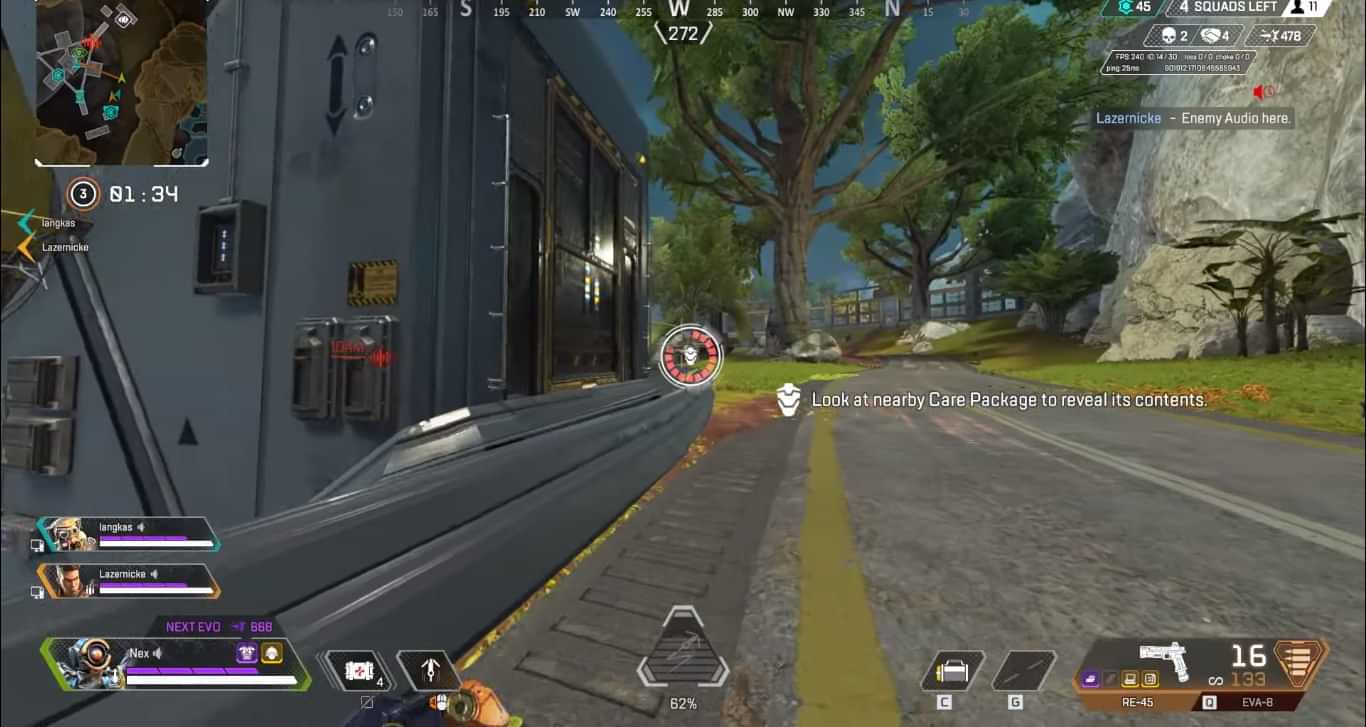Click the helmet icon on Nex's banner

[271, 653]
